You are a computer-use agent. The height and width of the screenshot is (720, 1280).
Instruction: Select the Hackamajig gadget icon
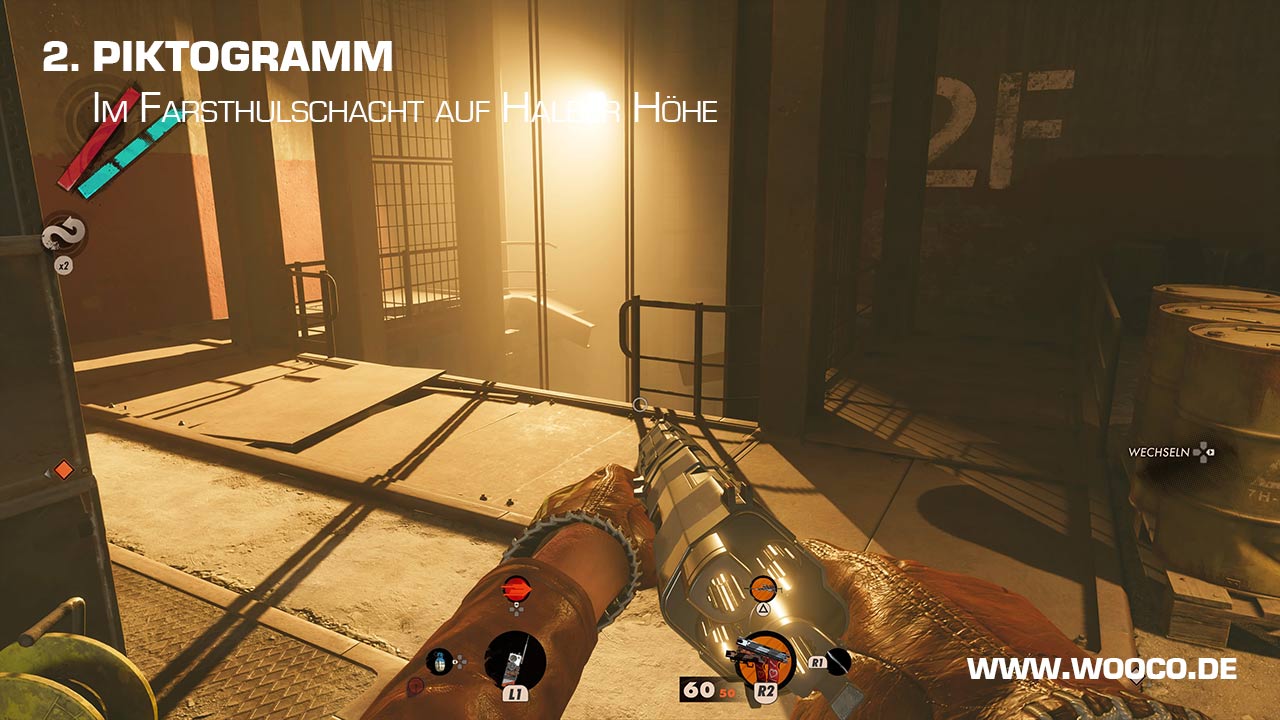[515, 661]
